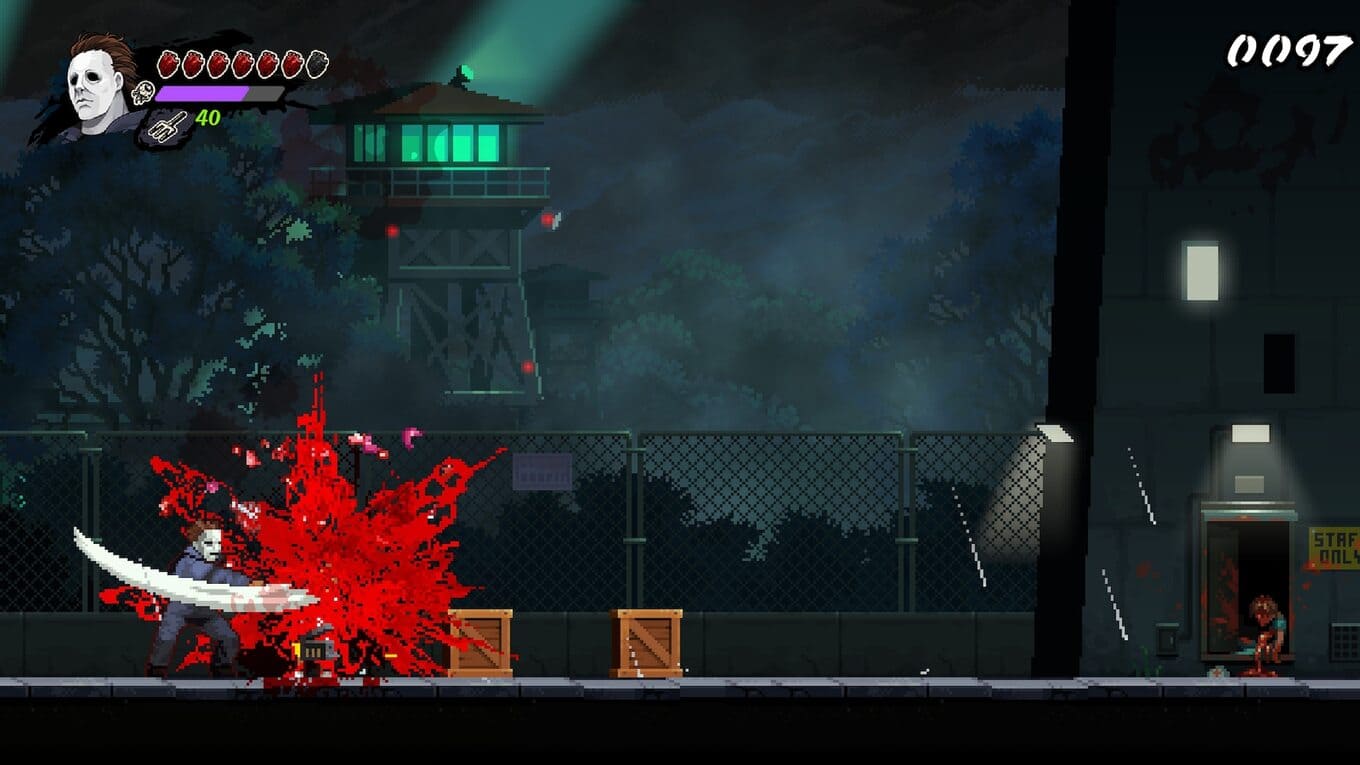The image size is (1360, 765).
Task: Select the pitchfork weapon icon
Action: (x=166, y=124)
